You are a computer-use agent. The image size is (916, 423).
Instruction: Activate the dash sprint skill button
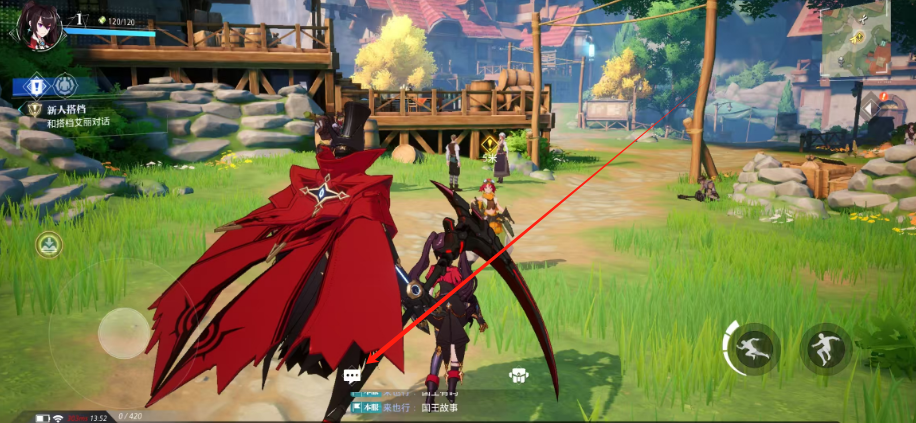tap(753, 349)
